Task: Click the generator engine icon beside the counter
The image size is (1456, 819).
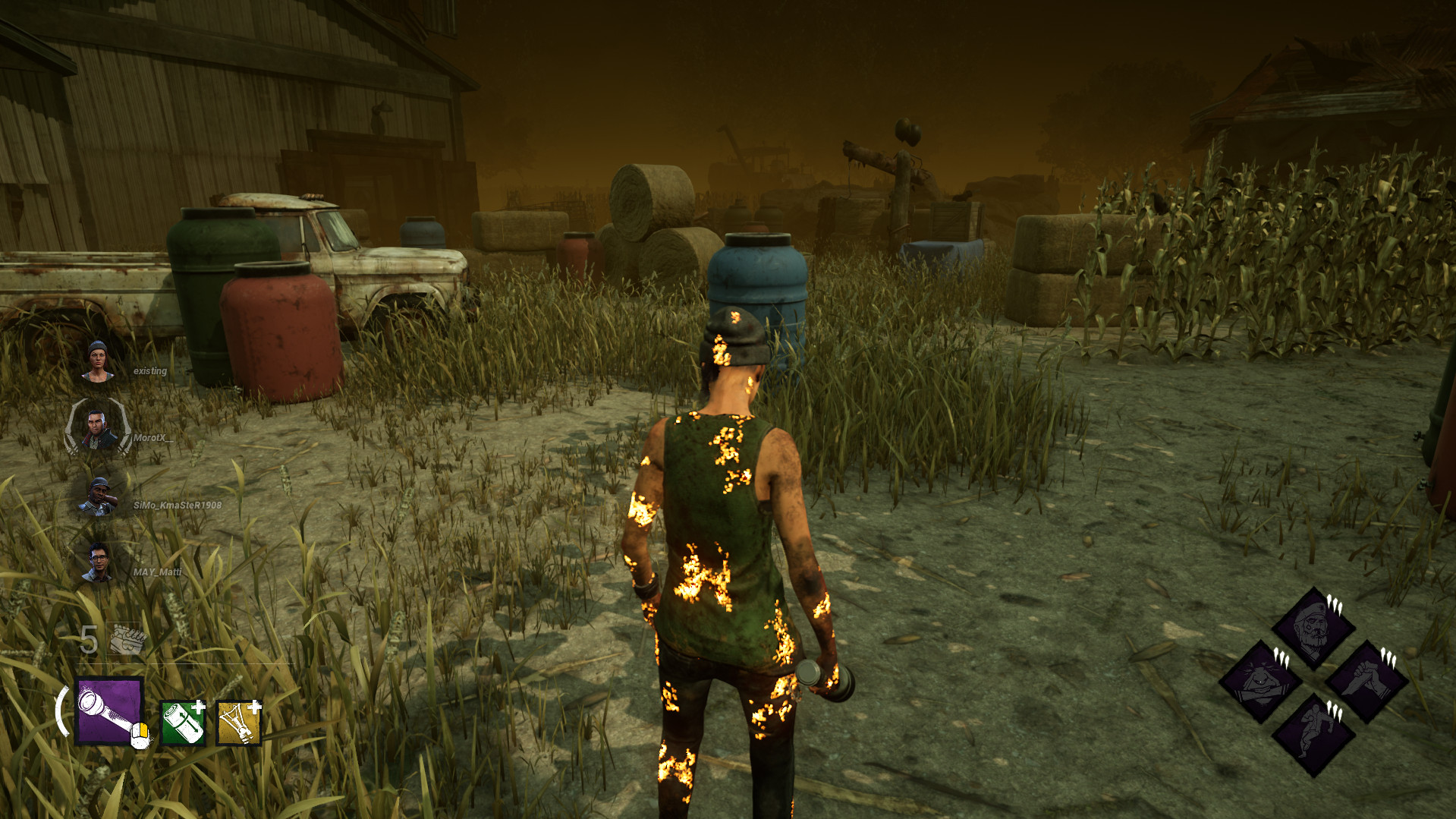Action: (125, 638)
